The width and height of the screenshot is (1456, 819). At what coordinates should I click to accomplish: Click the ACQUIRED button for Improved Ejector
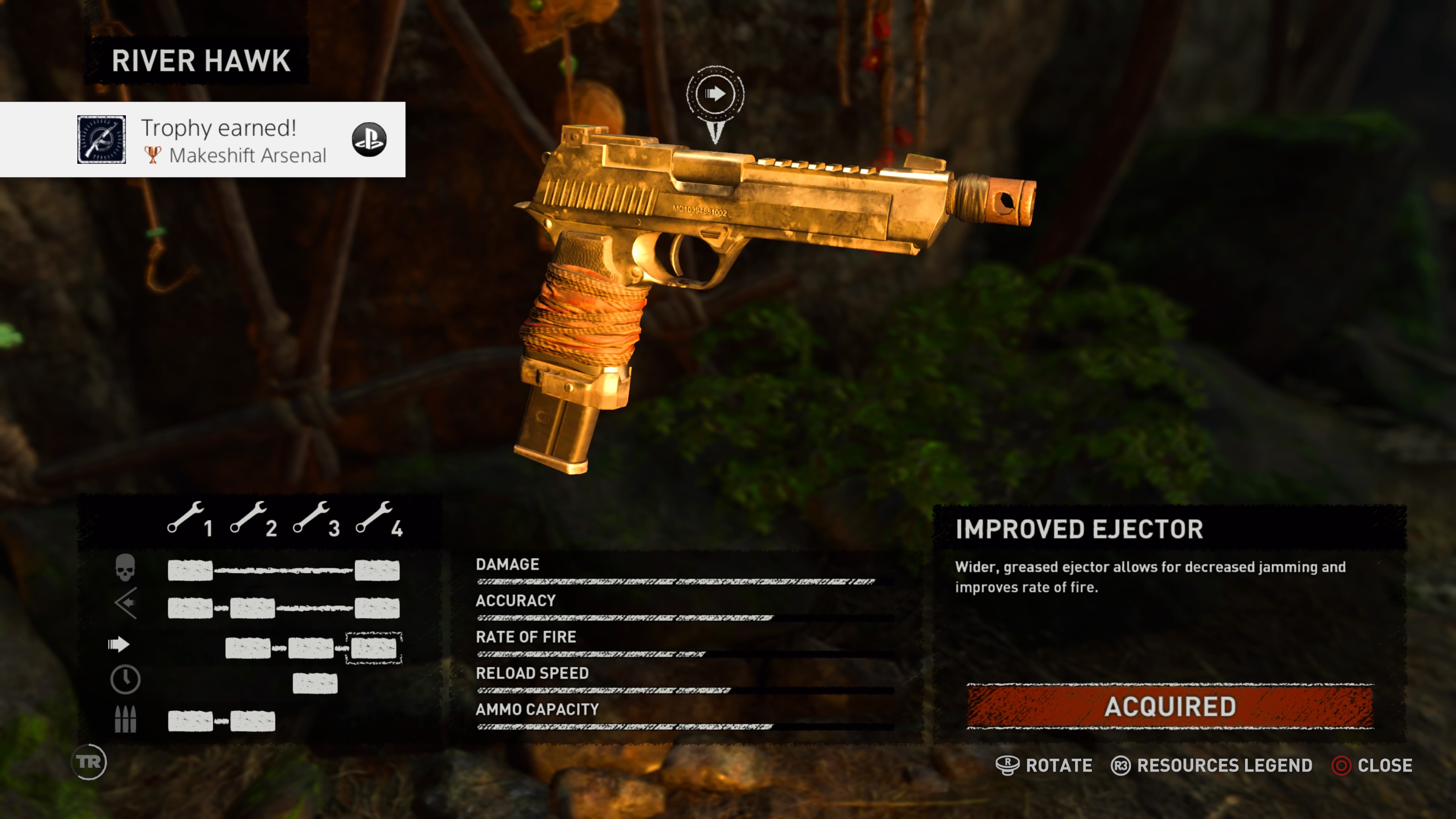coord(1170,706)
